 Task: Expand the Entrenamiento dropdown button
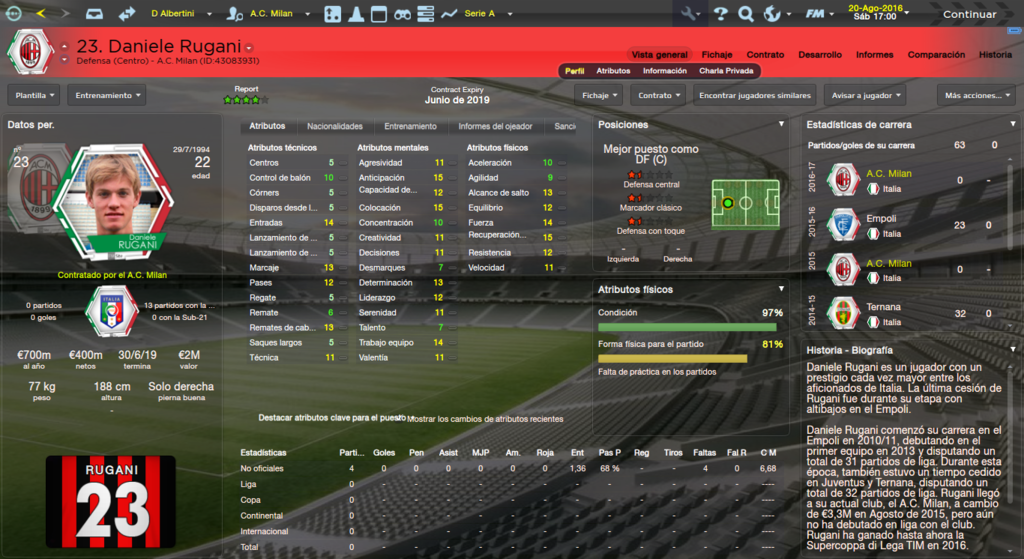click(x=106, y=95)
